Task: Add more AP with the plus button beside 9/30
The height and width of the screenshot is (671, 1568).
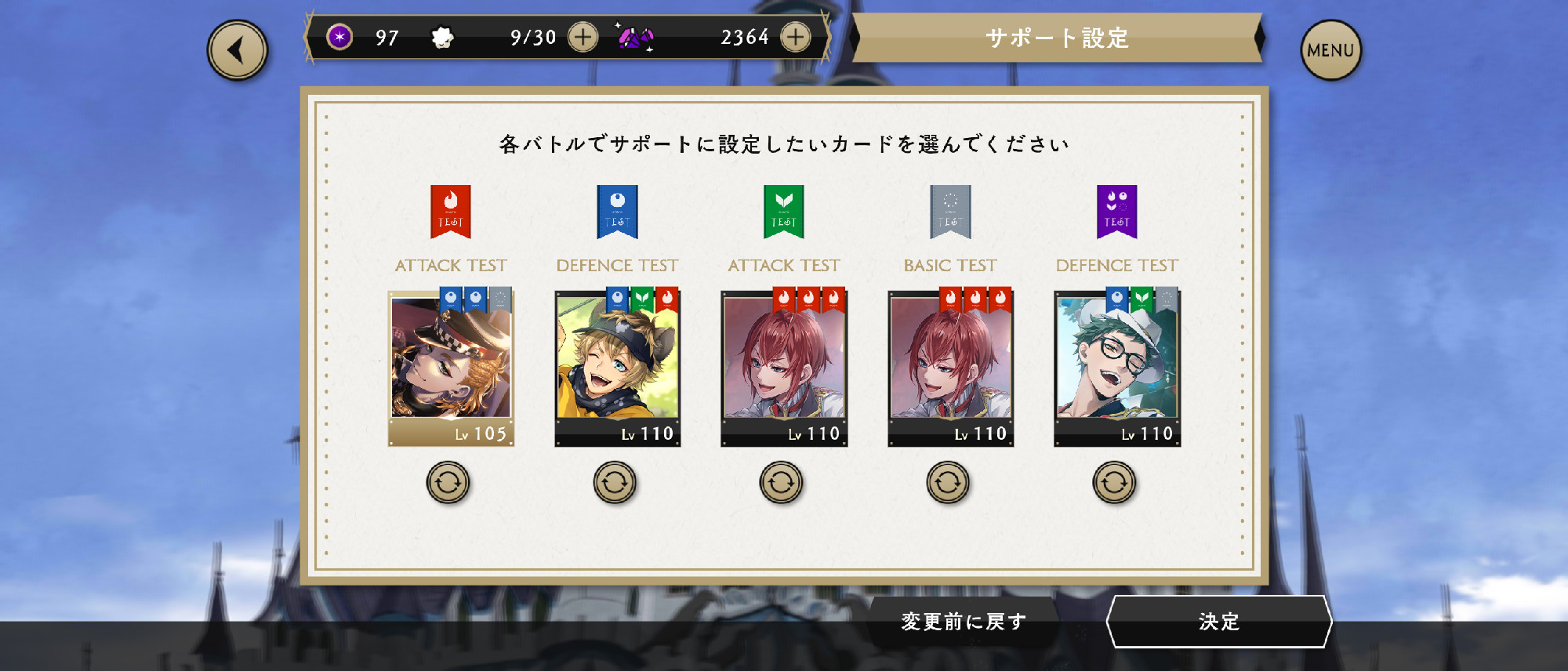Action: pos(583,37)
